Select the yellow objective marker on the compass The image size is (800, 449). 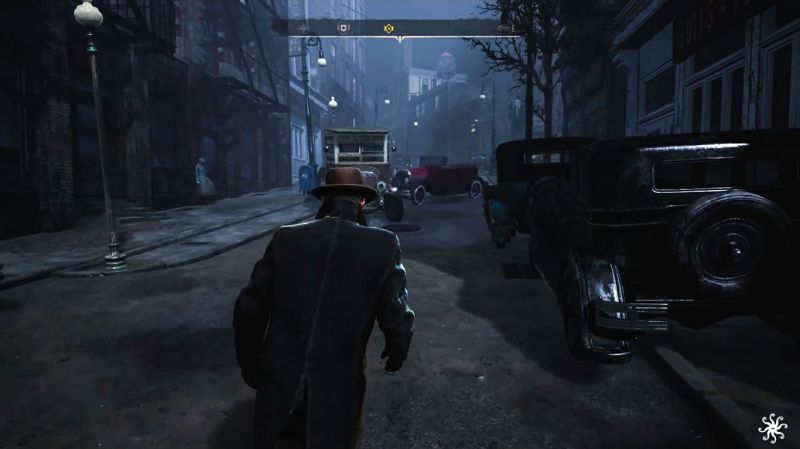(x=389, y=28)
